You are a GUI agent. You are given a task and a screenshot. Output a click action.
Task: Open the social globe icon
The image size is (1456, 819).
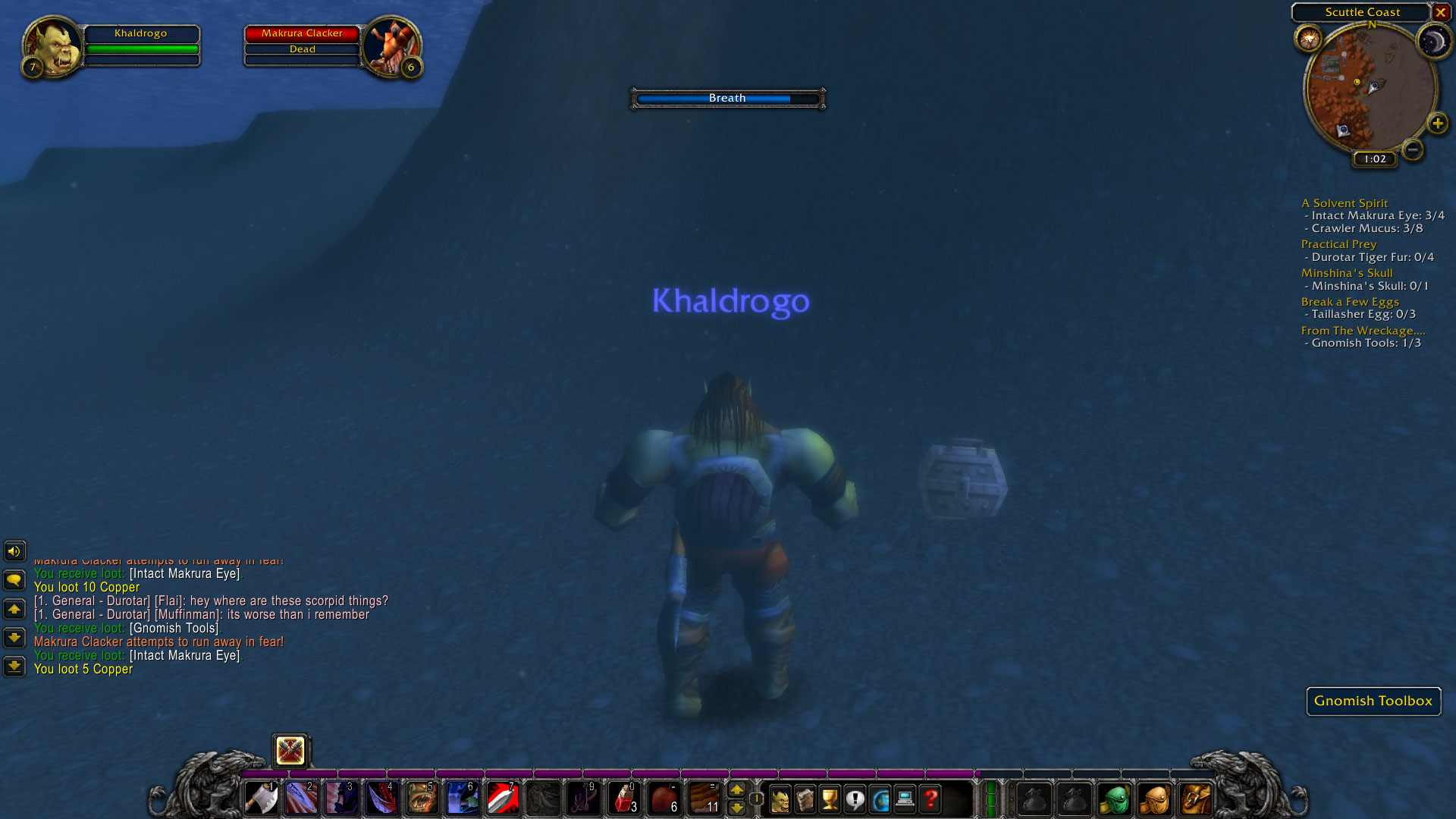click(880, 799)
